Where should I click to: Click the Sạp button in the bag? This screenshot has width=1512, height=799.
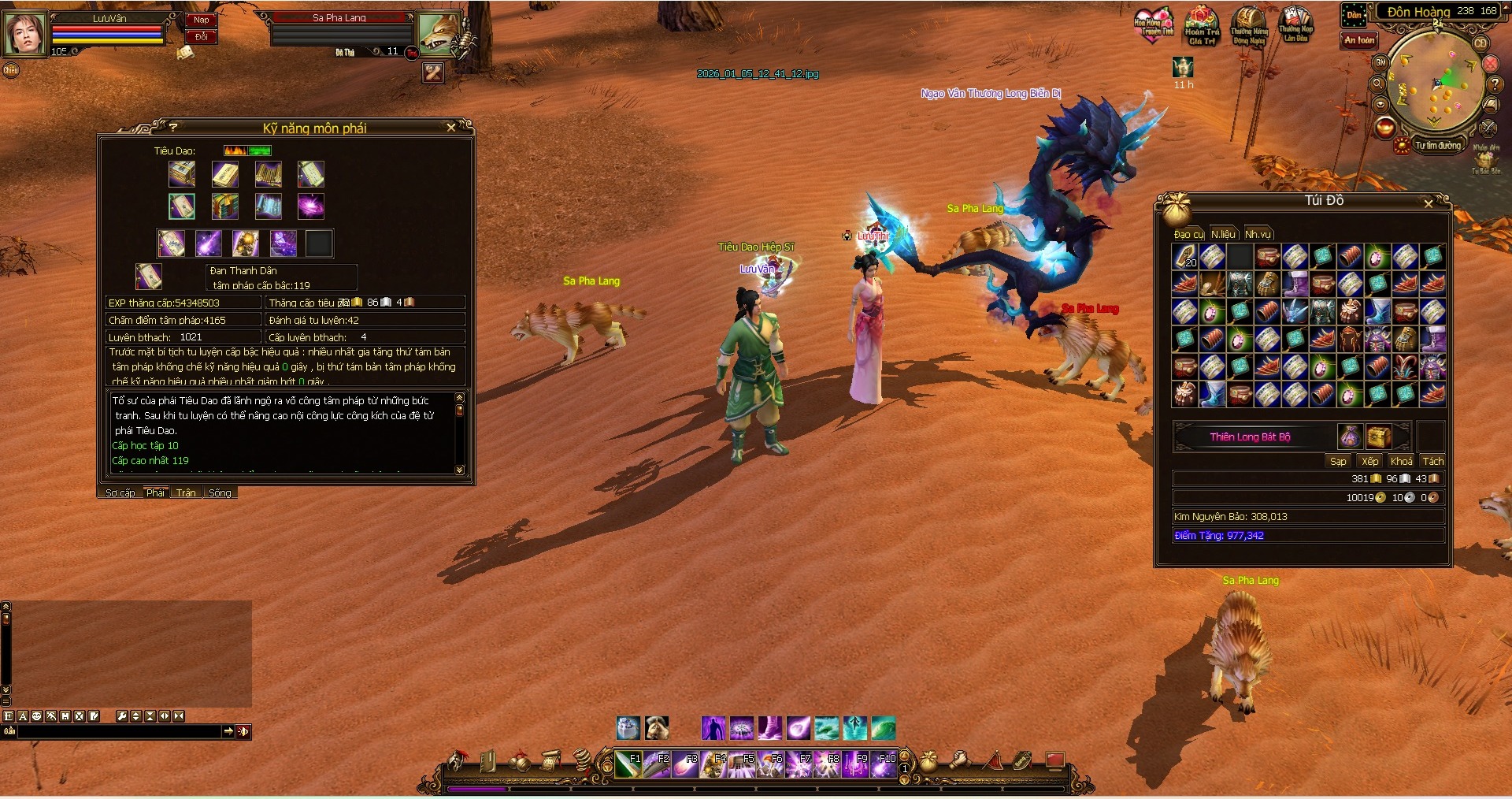[x=1338, y=461]
